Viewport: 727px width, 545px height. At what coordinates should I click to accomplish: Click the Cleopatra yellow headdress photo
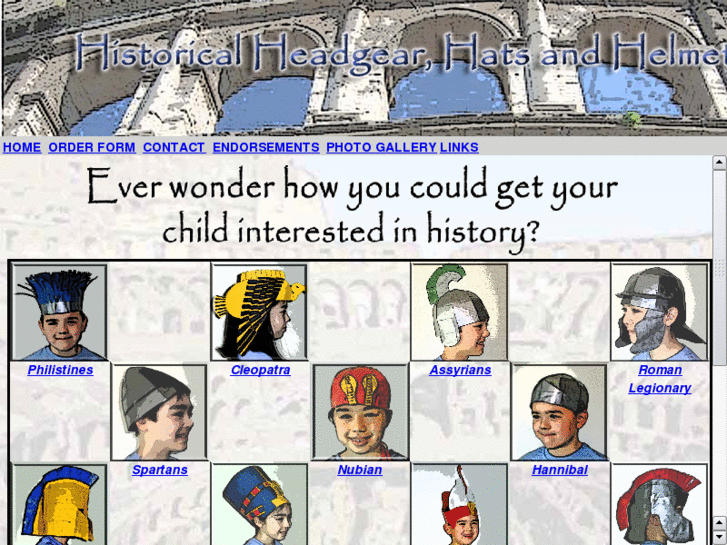pos(260,312)
